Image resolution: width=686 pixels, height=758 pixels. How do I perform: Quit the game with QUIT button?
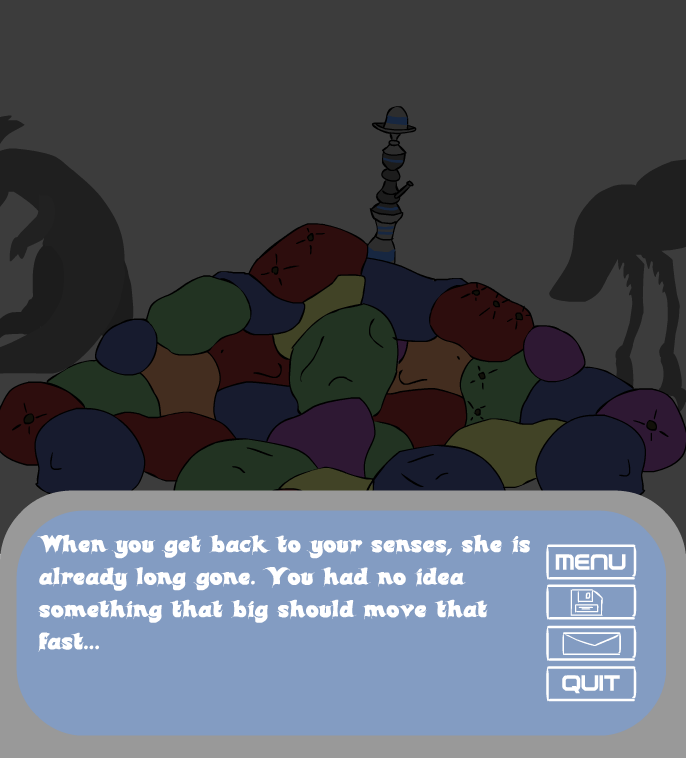590,684
